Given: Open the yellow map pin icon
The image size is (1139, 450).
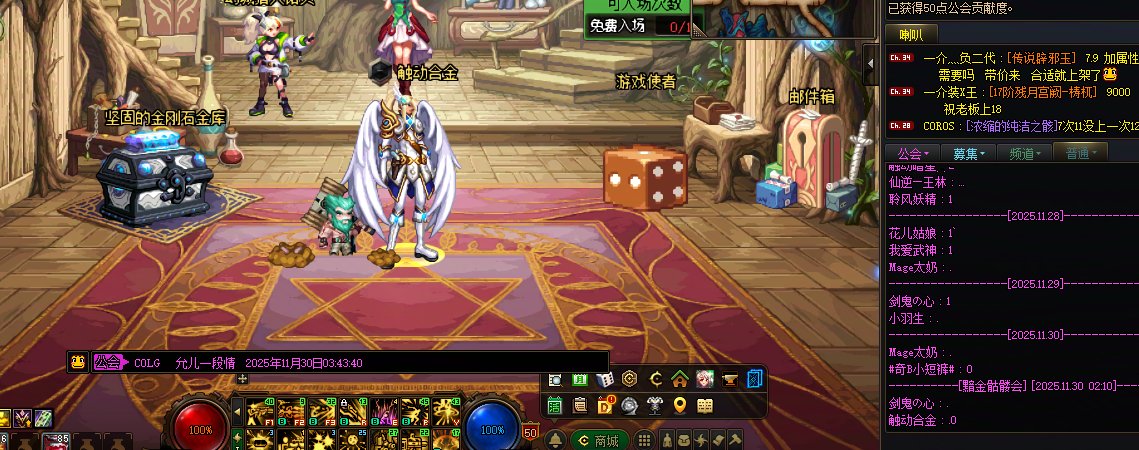Looking at the screenshot, I should (680, 405).
